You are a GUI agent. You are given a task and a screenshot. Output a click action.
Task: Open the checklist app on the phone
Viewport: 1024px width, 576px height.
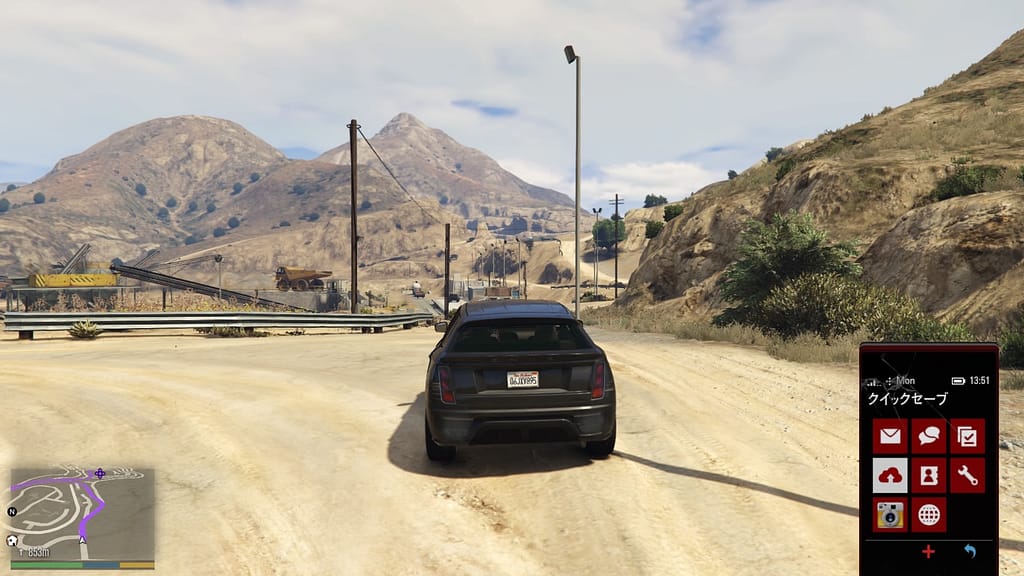pyautogui.click(x=967, y=436)
